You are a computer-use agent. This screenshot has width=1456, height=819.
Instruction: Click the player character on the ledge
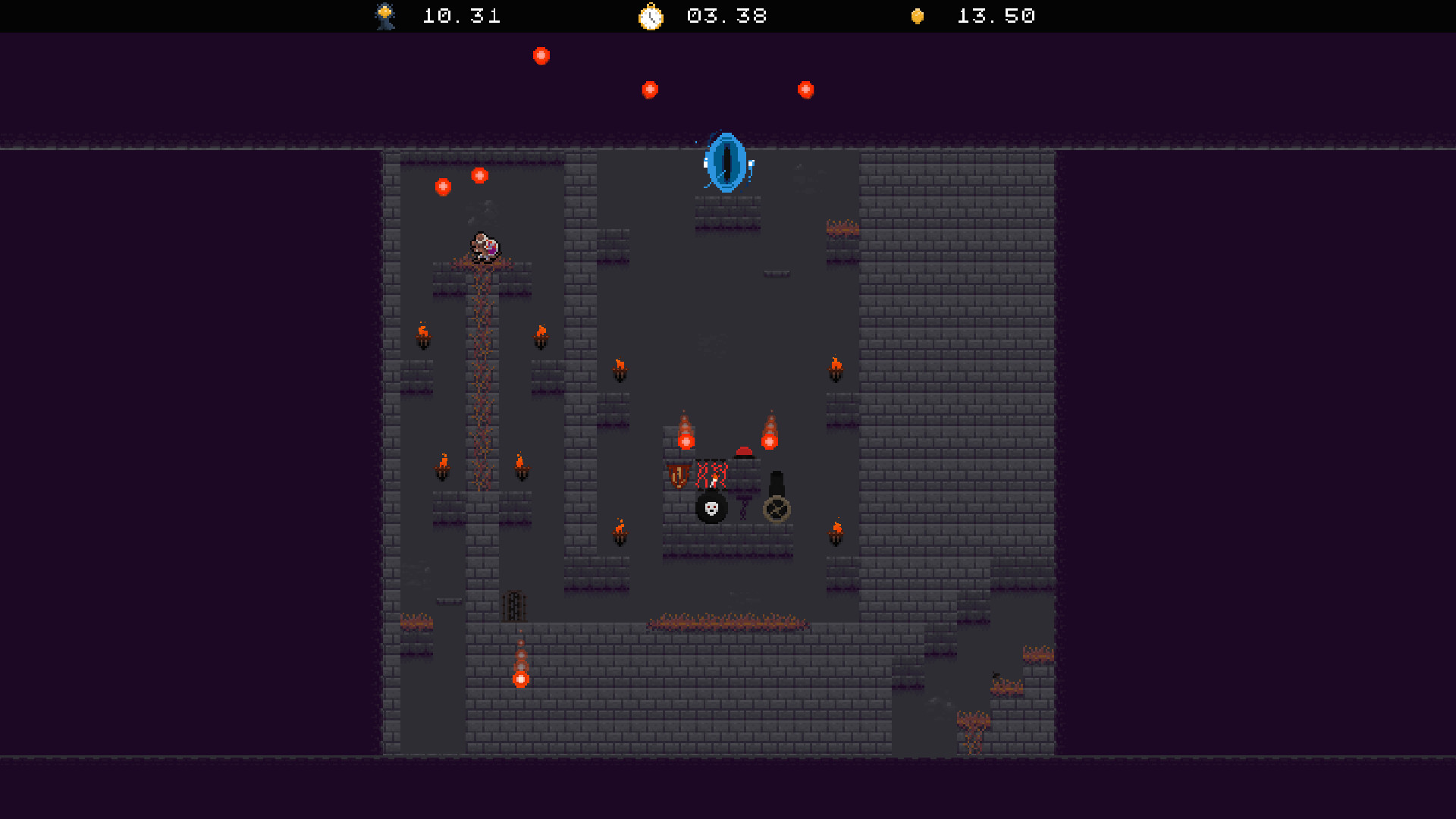coord(486,246)
